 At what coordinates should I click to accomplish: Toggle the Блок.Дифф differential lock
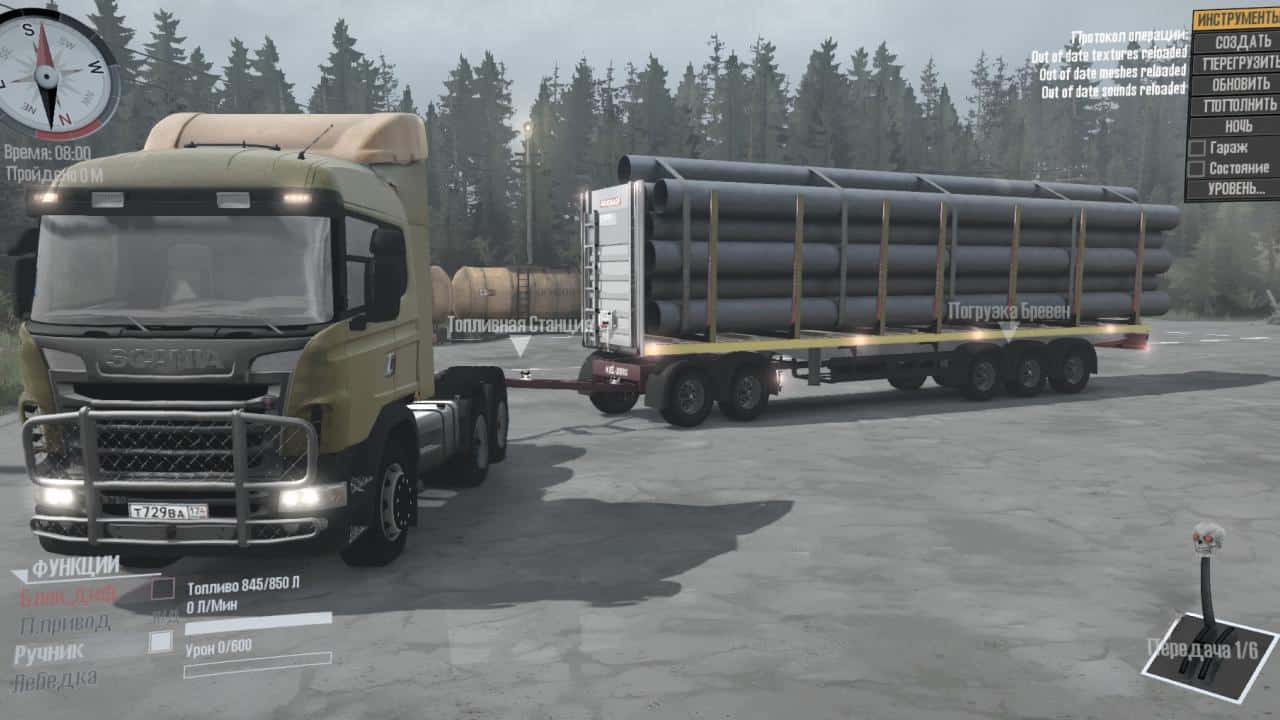pyautogui.click(x=69, y=596)
